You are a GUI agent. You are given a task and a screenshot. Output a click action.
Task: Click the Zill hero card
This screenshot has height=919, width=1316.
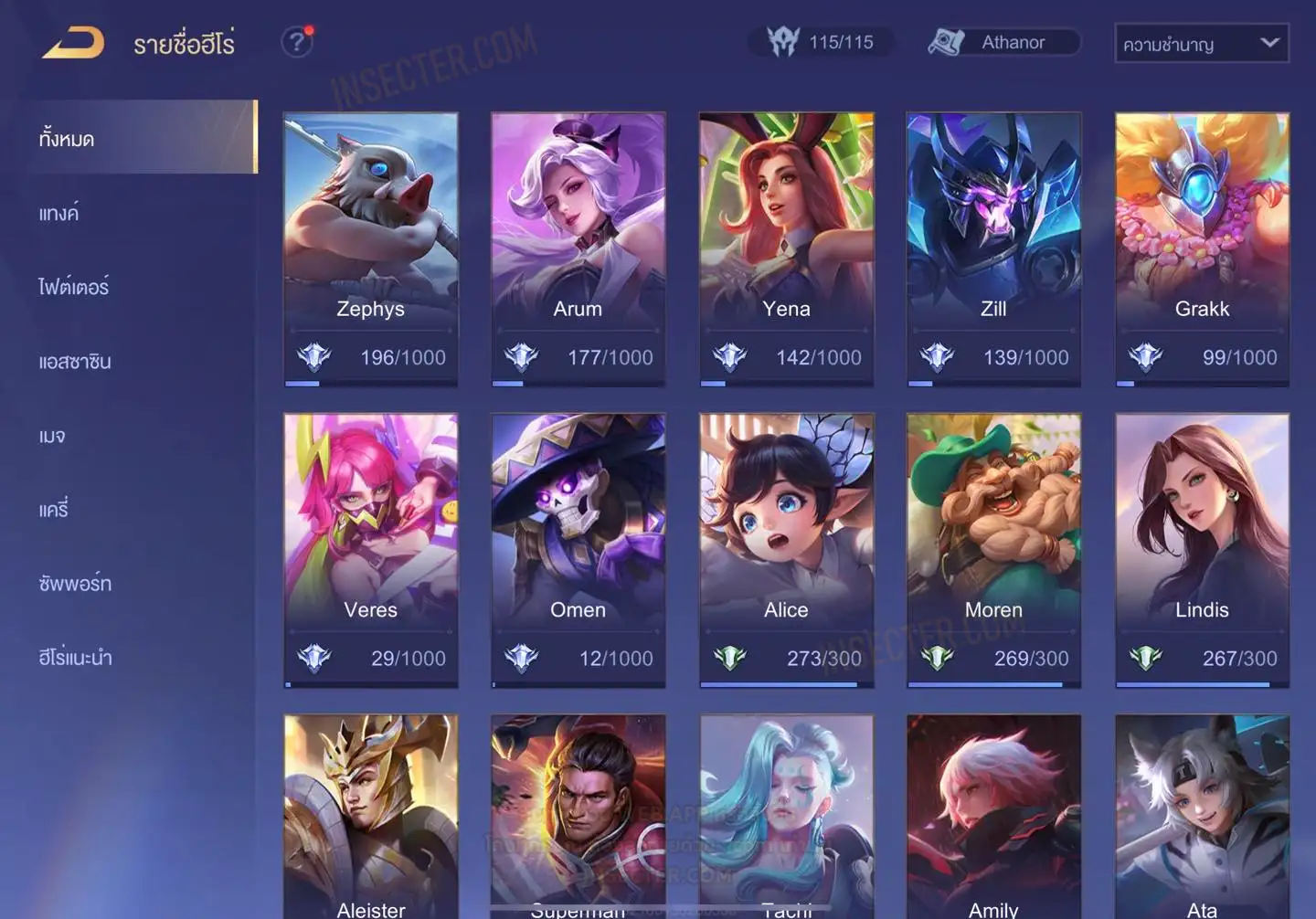(x=993, y=248)
